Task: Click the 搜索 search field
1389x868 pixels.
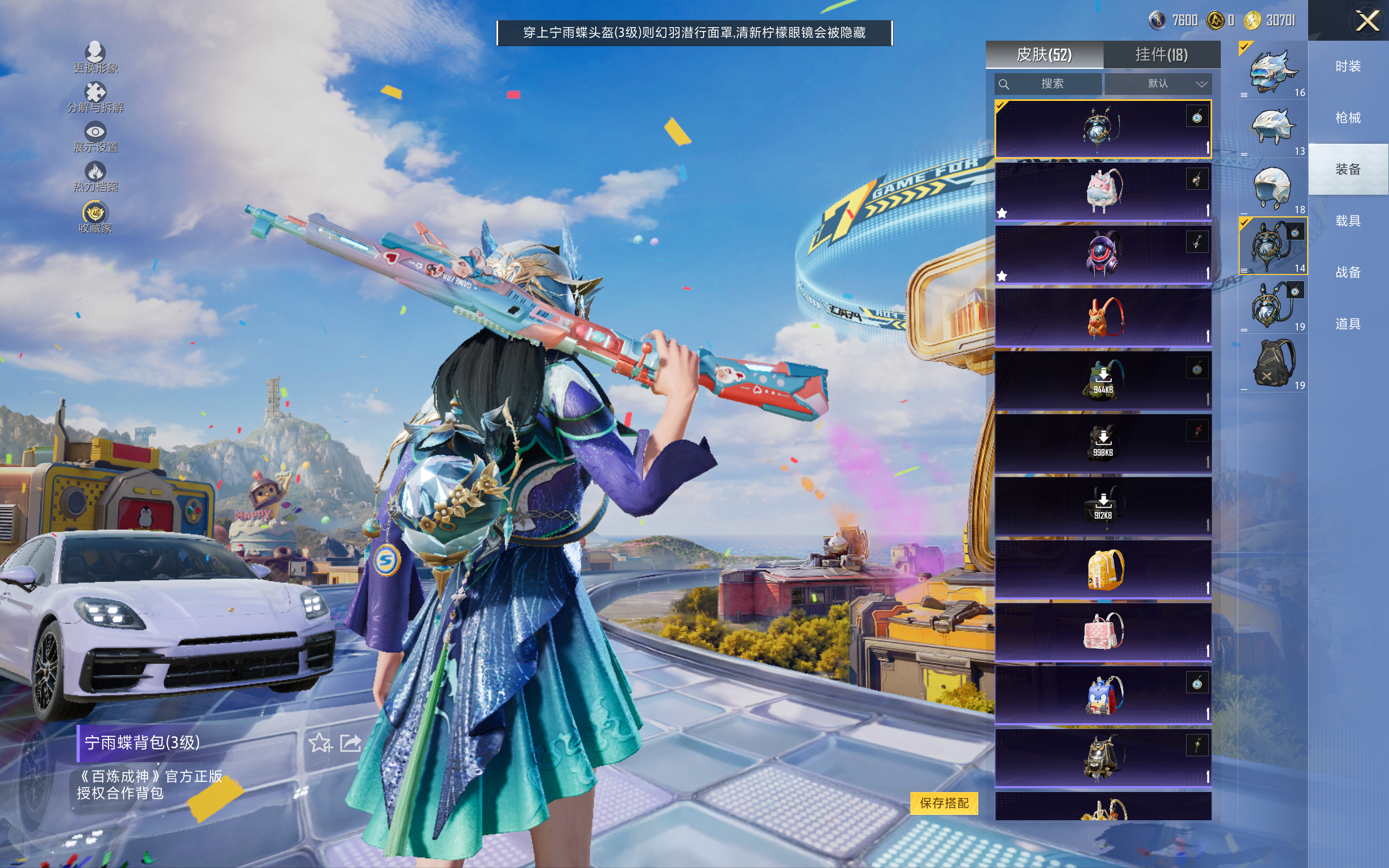Action: (1049, 84)
